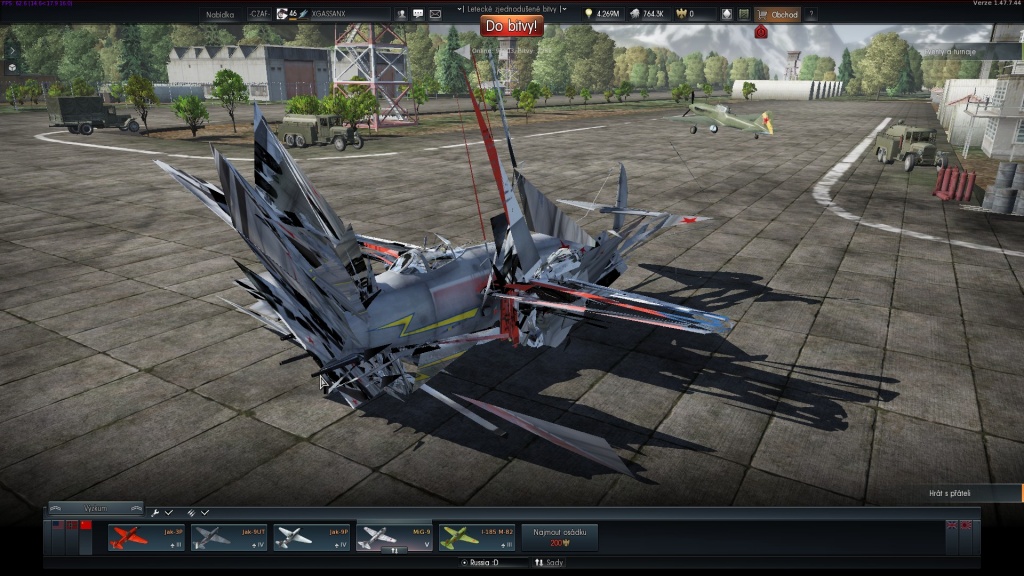Open the Obchod shop

[x=777, y=14]
